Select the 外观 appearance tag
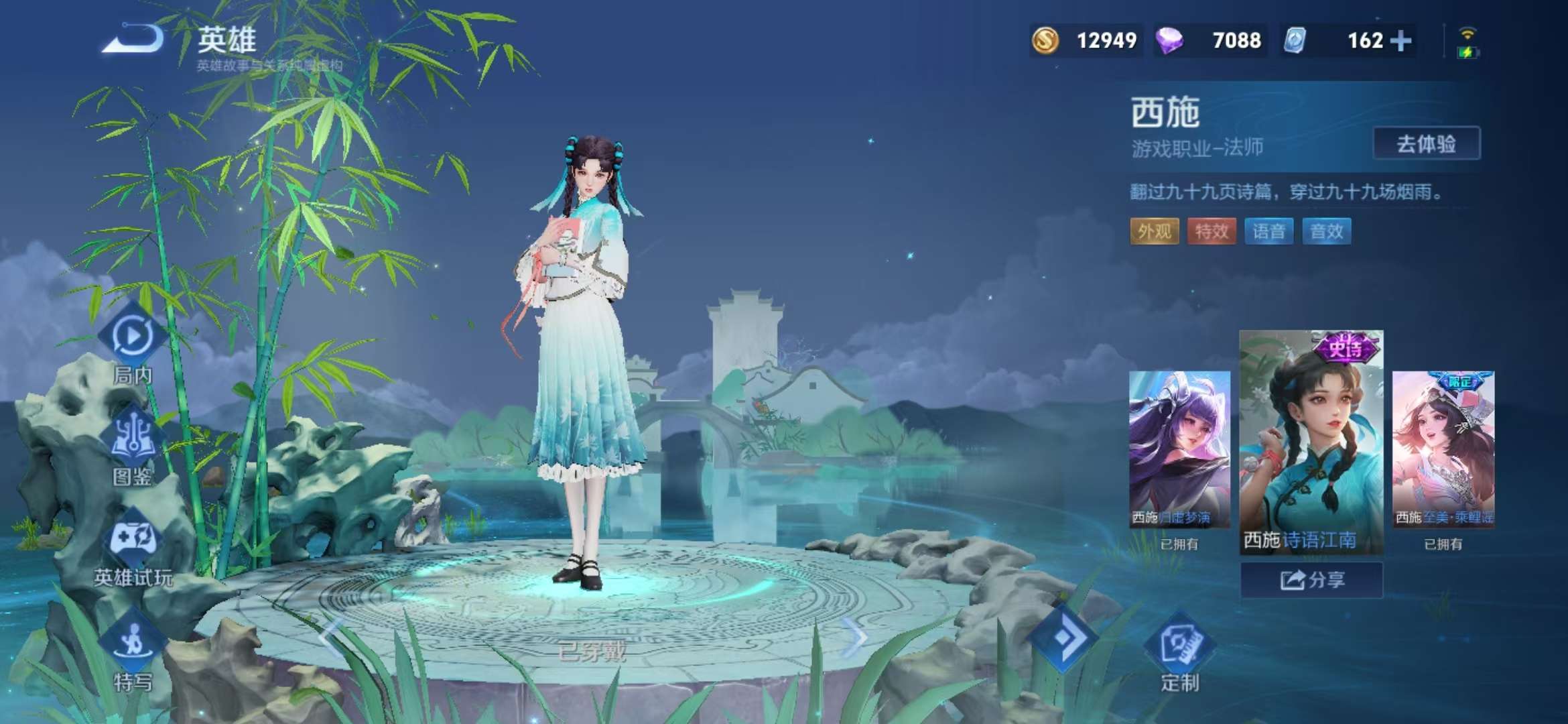 pyautogui.click(x=1154, y=232)
